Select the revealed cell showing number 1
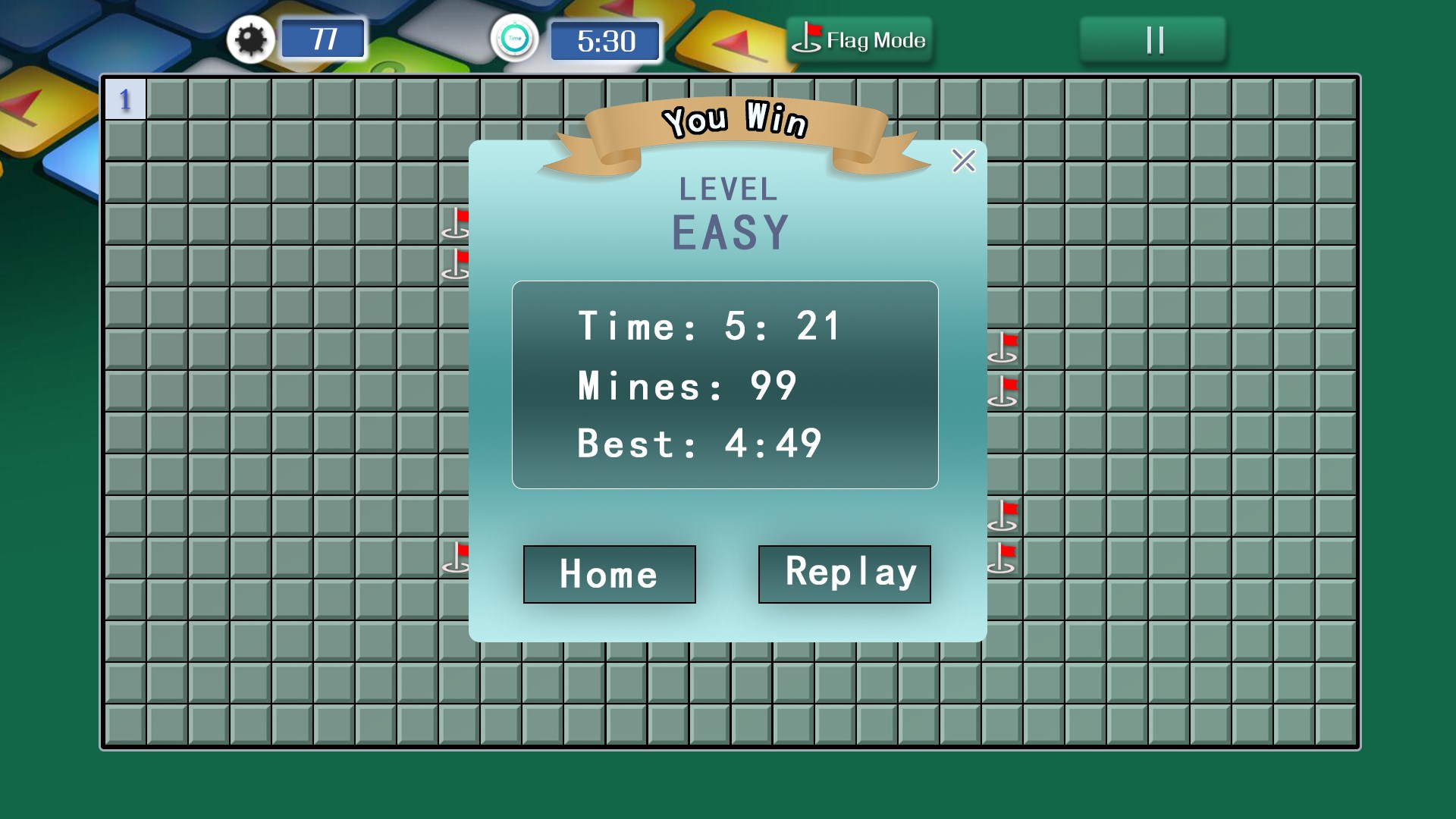Screen dimensions: 1456x819 pos(126,99)
